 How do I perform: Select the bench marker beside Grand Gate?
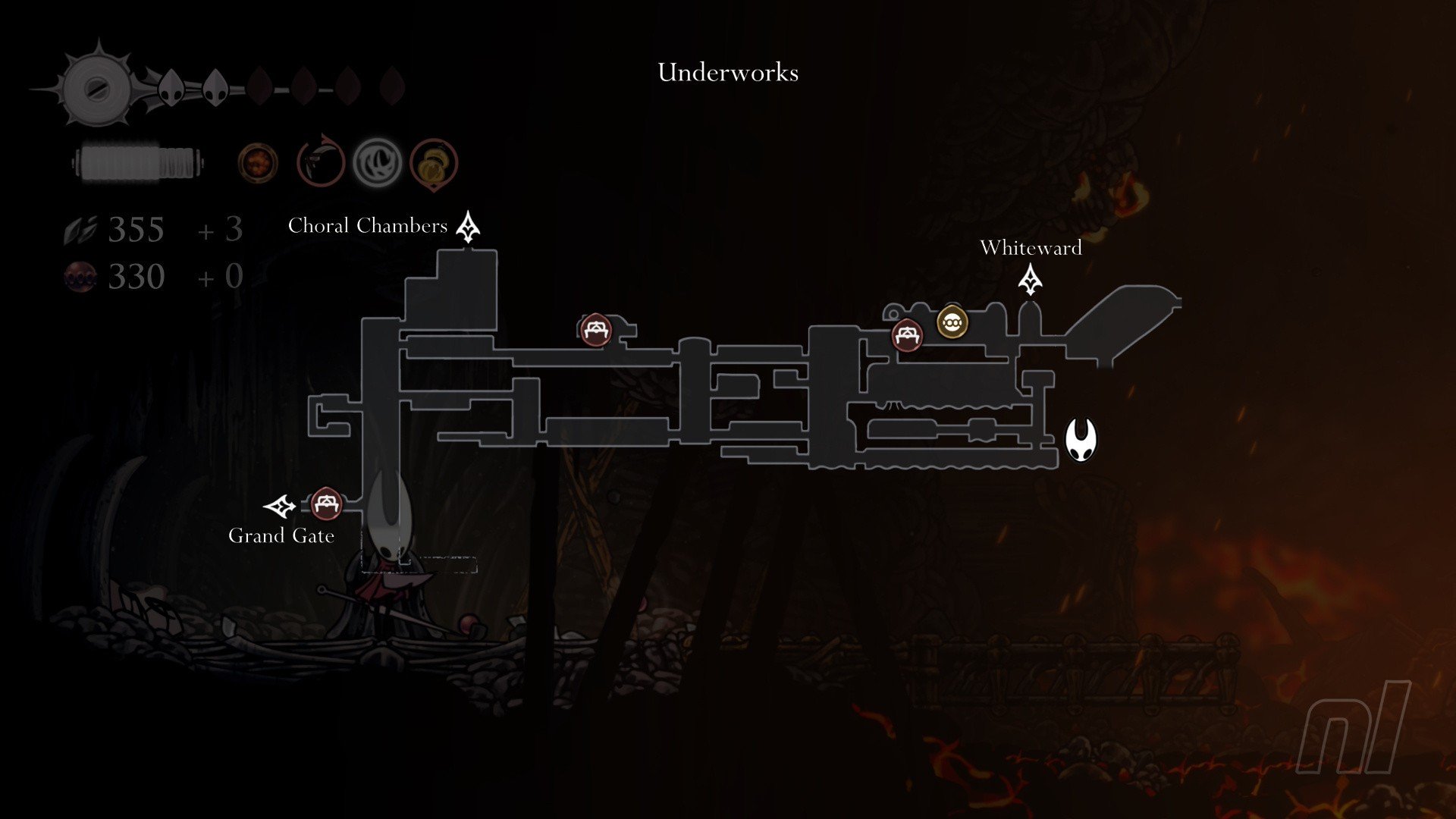326,504
